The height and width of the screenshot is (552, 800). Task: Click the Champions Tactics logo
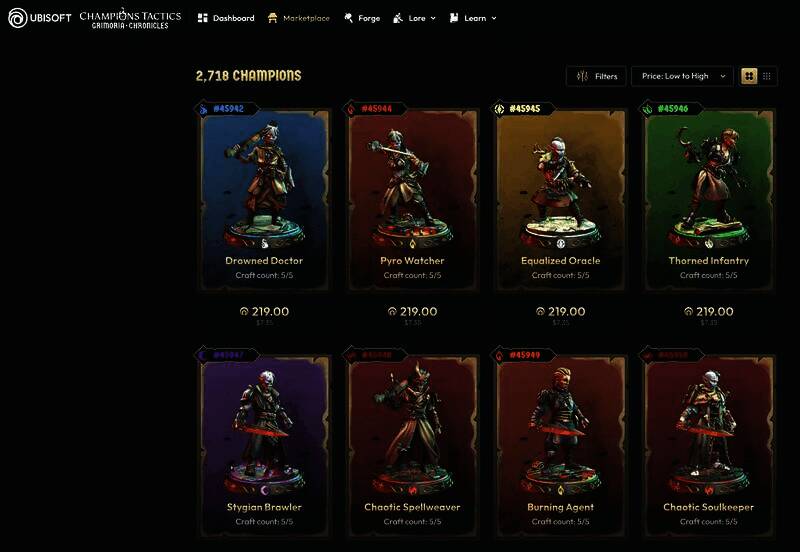pyautogui.click(x=130, y=18)
